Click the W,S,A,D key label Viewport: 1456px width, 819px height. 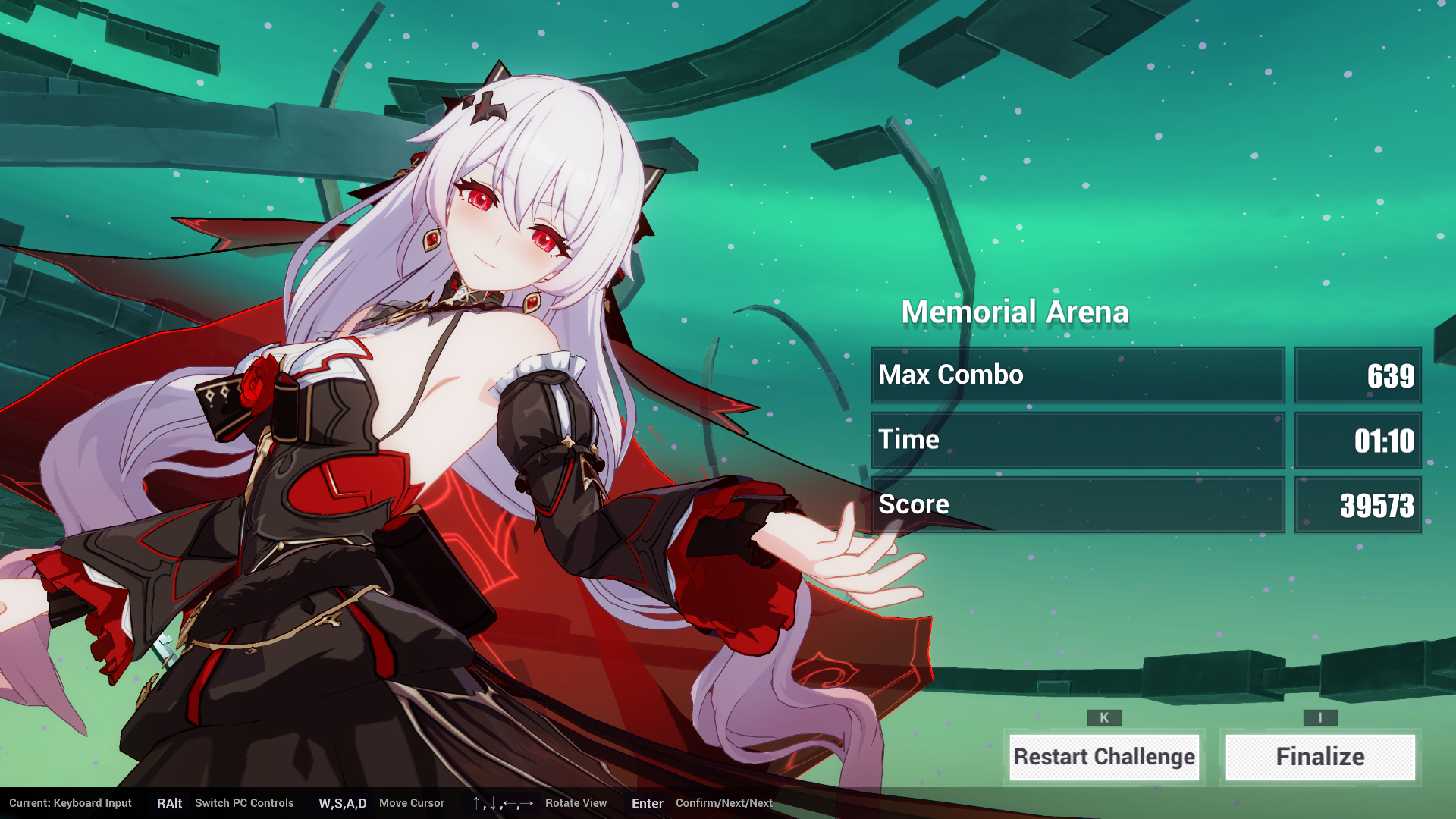tap(342, 803)
